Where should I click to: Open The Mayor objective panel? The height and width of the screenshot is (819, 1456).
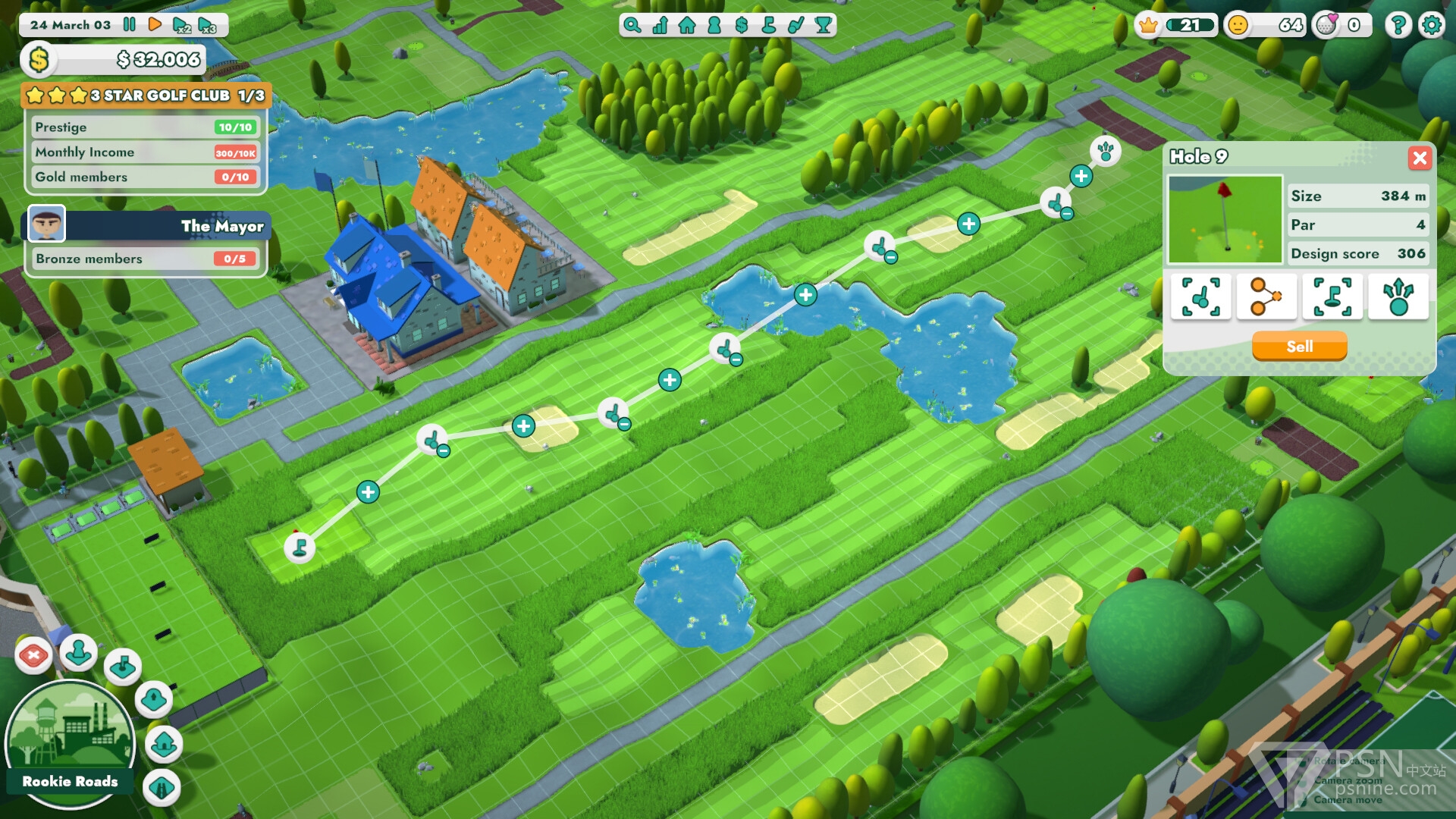(148, 225)
